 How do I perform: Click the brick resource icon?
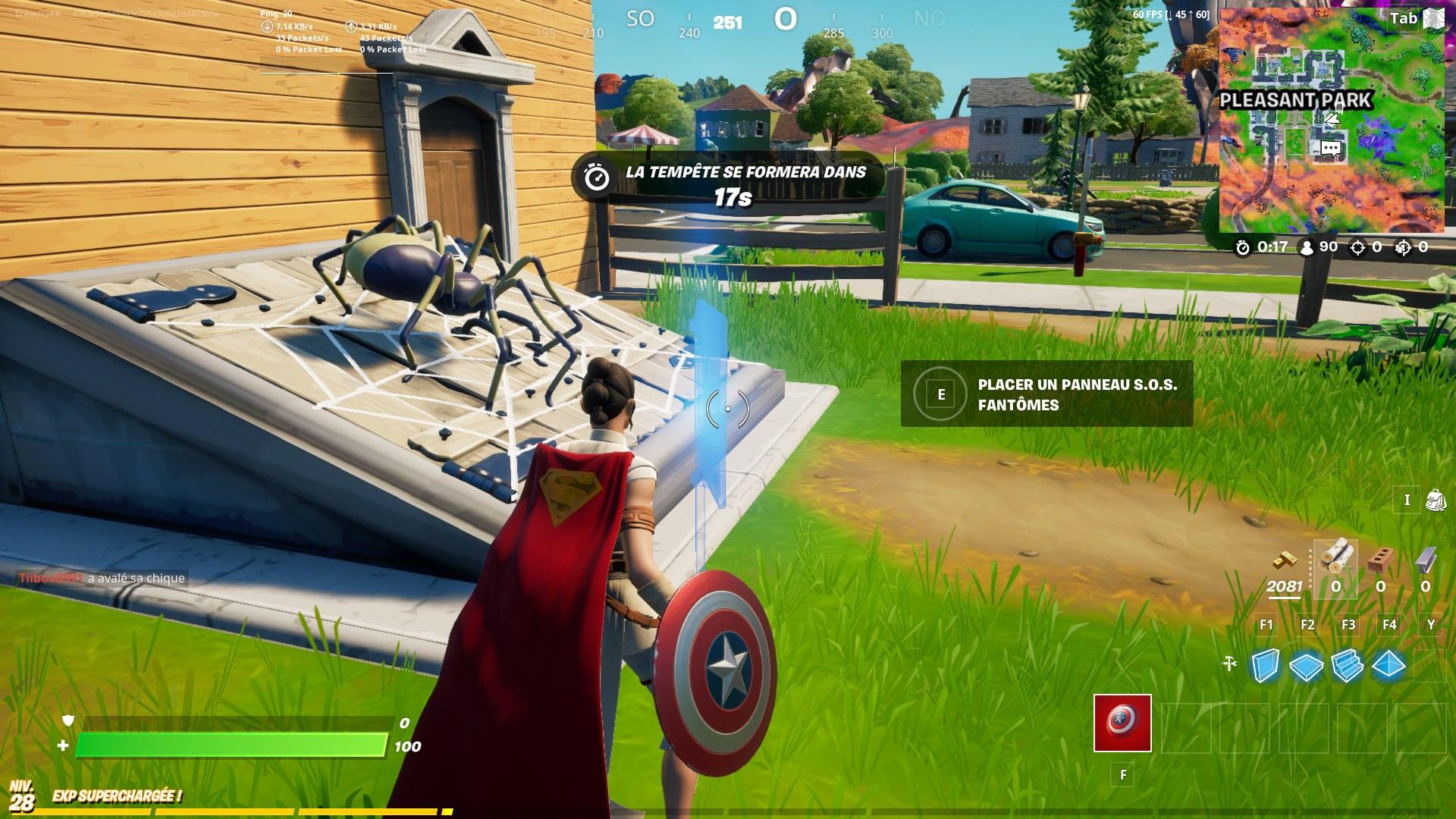point(1381,560)
